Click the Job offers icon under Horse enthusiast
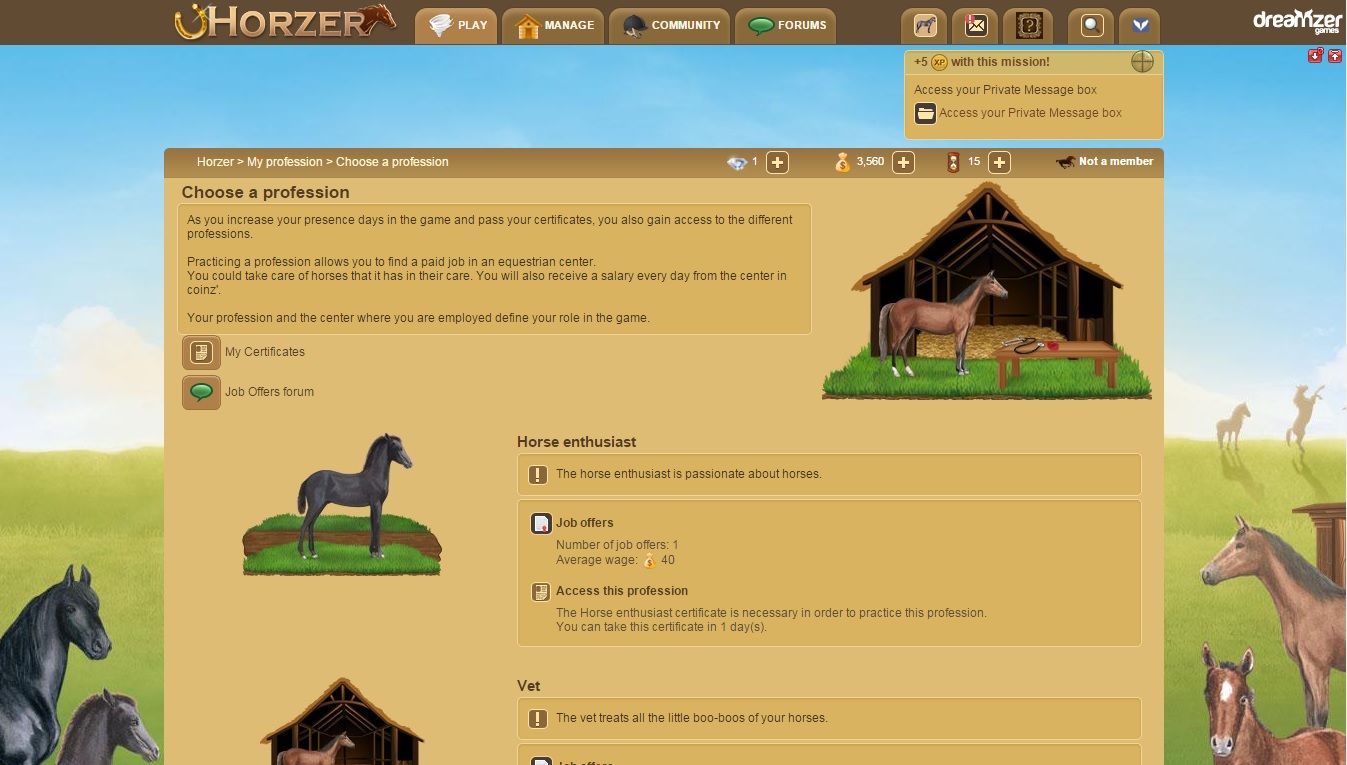Screen dimensions: 1347x765 540,523
